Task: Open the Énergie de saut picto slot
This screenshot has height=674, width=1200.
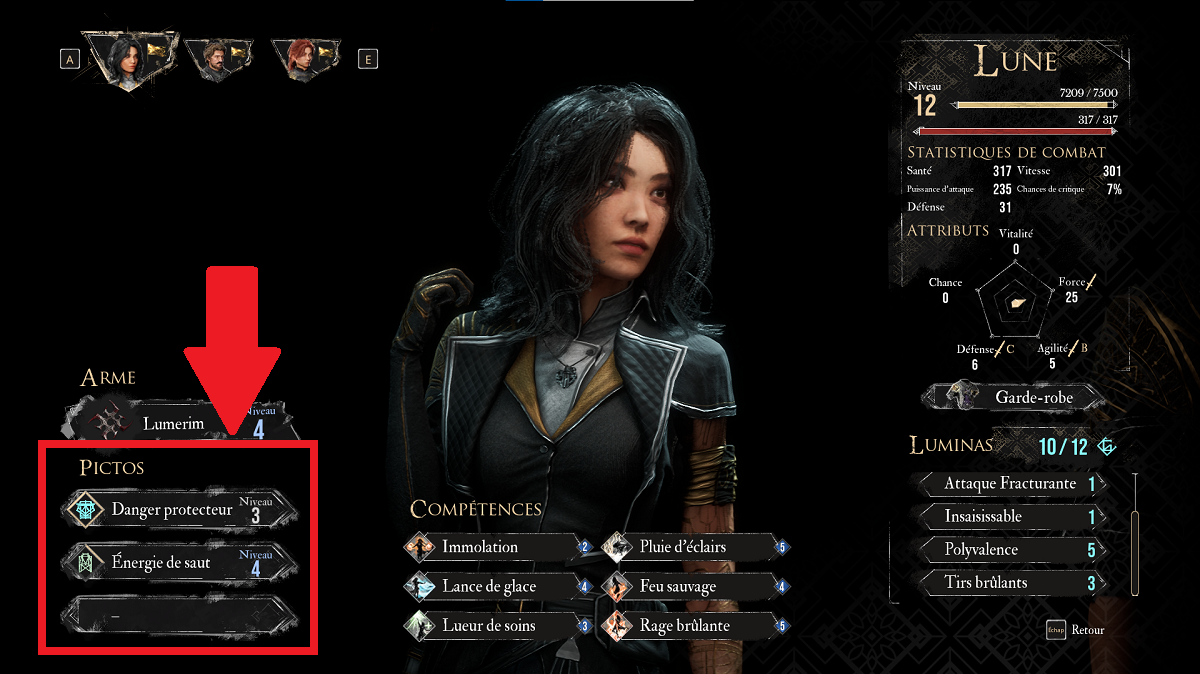Action: click(180, 563)
